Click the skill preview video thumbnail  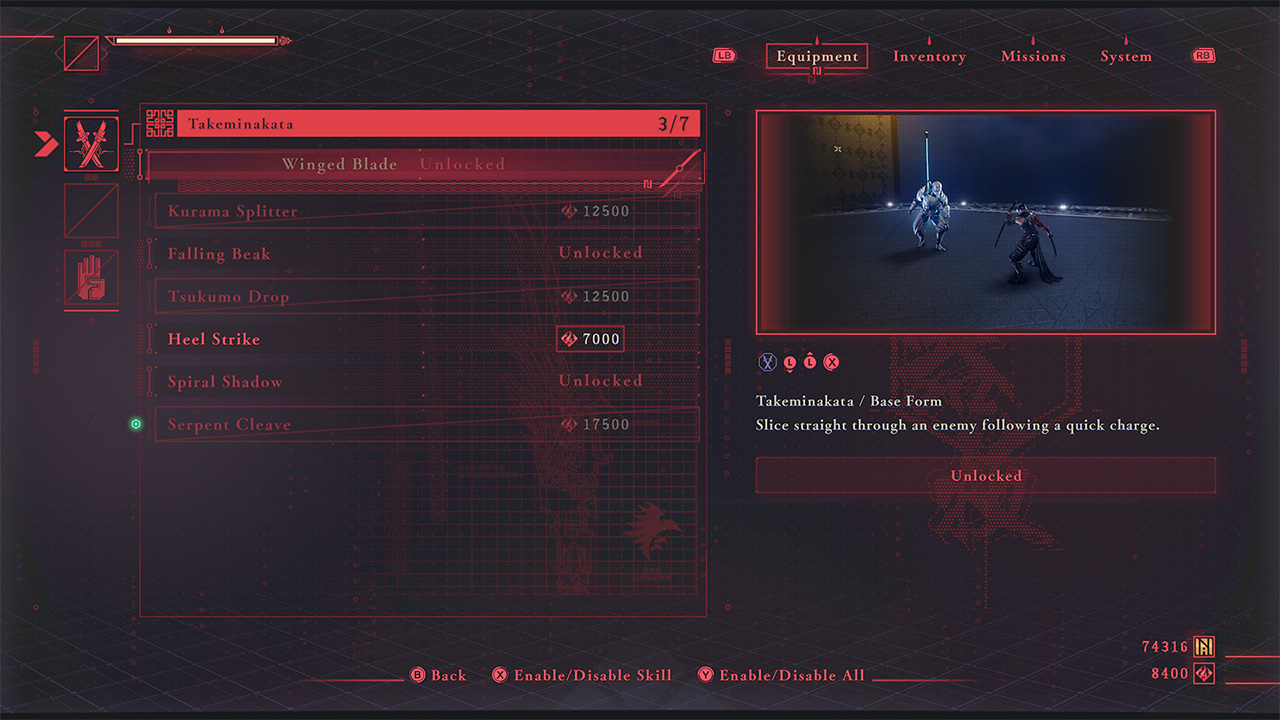tap(985, 222)
